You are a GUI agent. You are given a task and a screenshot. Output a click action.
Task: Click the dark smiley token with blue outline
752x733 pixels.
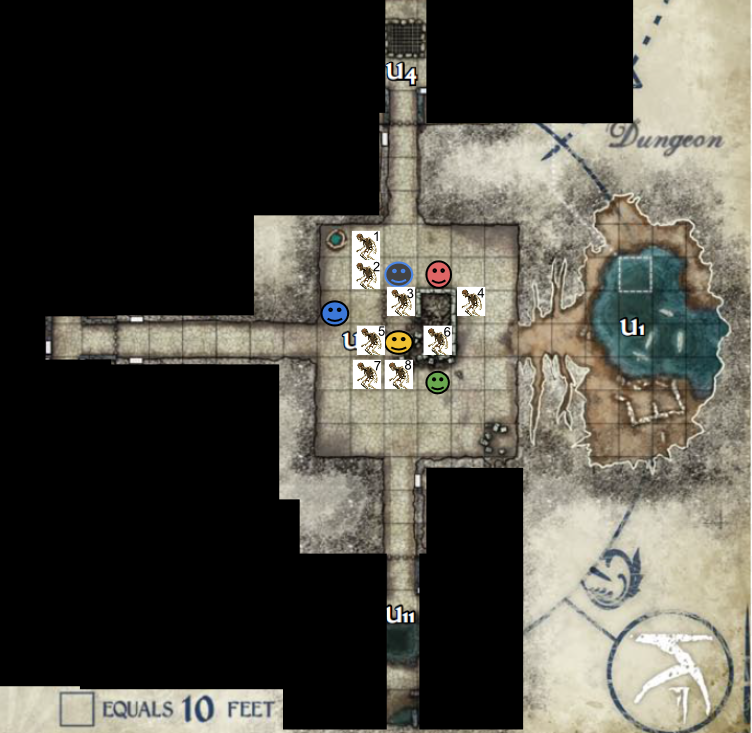tap(399, 273)
